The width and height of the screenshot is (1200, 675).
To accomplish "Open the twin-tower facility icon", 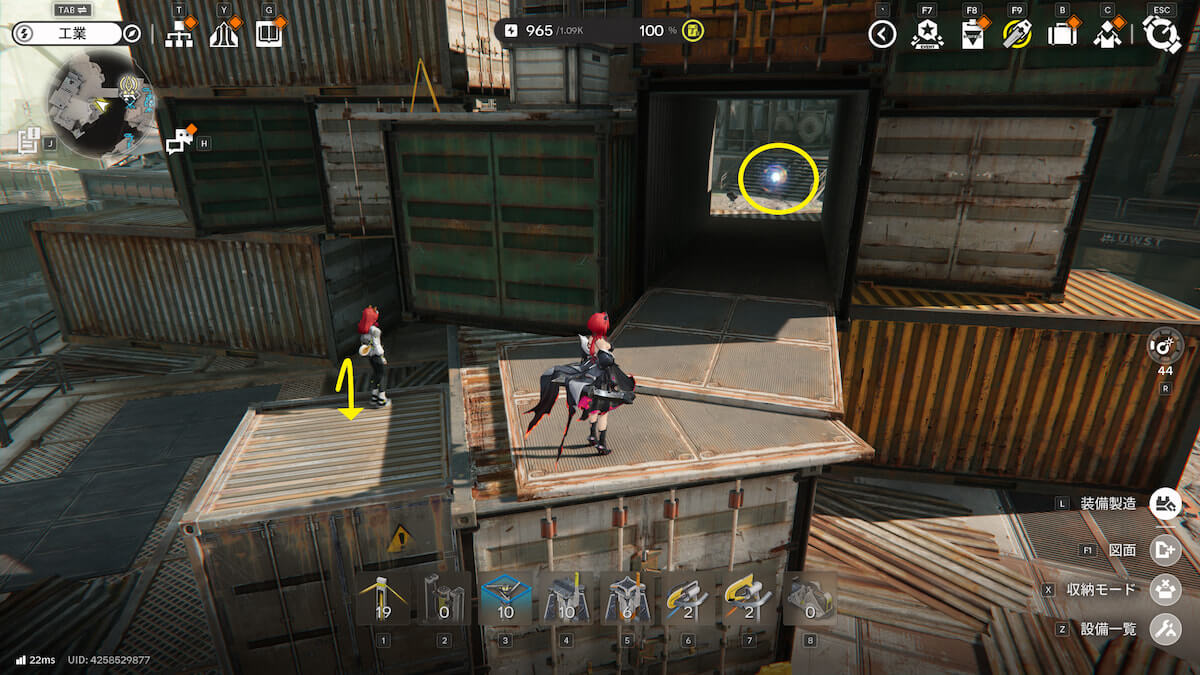I will (x=224, y=34).
